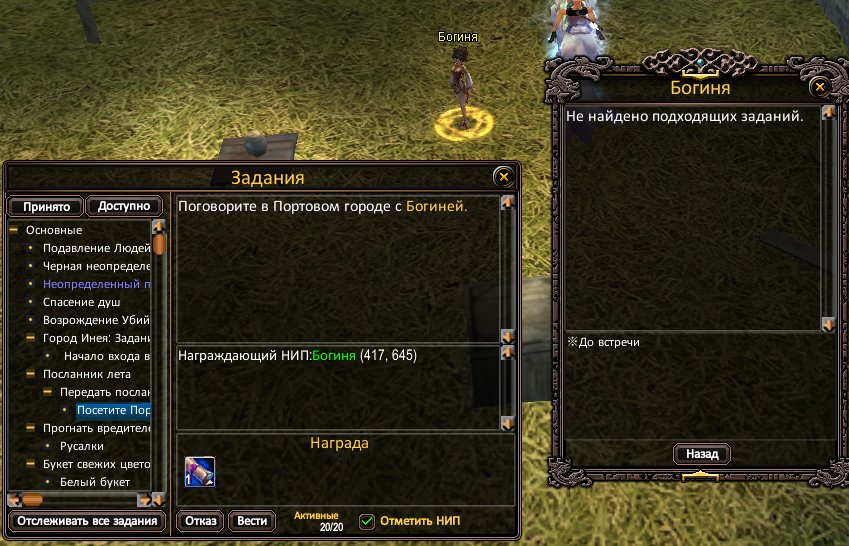Select the Спасение душ quest
This screenshot has height=546, width=849.
point(81,301)
